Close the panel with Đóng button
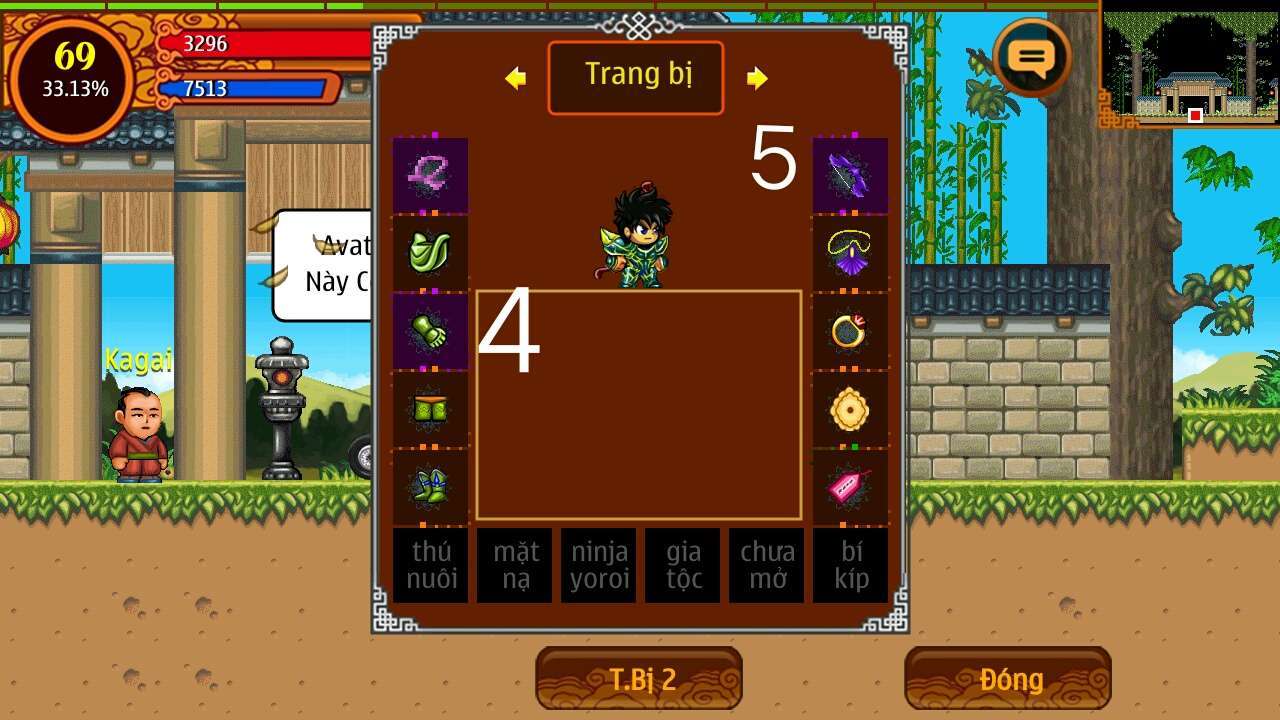 (1008, 679)
